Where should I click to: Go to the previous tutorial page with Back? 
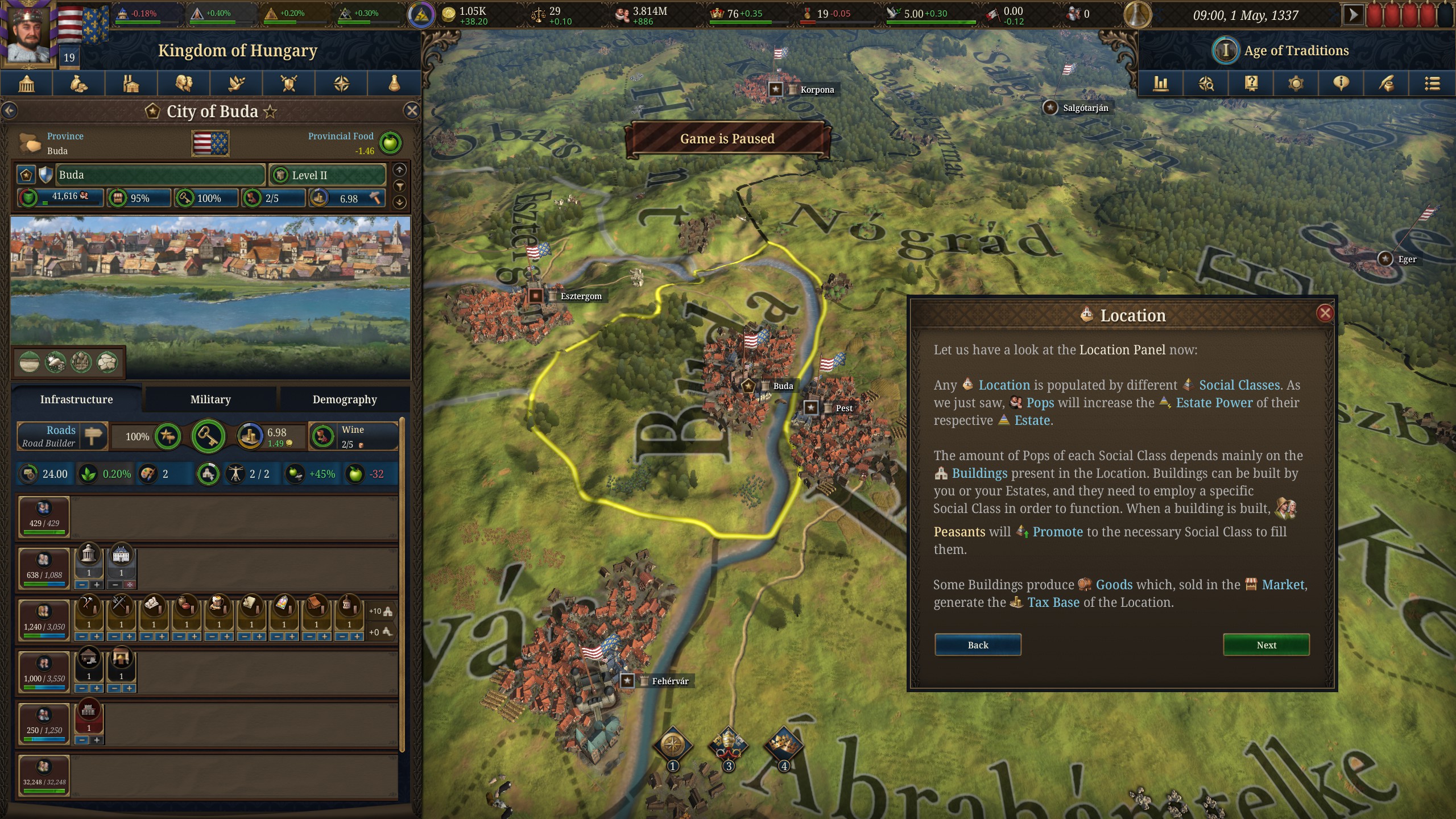978,645
